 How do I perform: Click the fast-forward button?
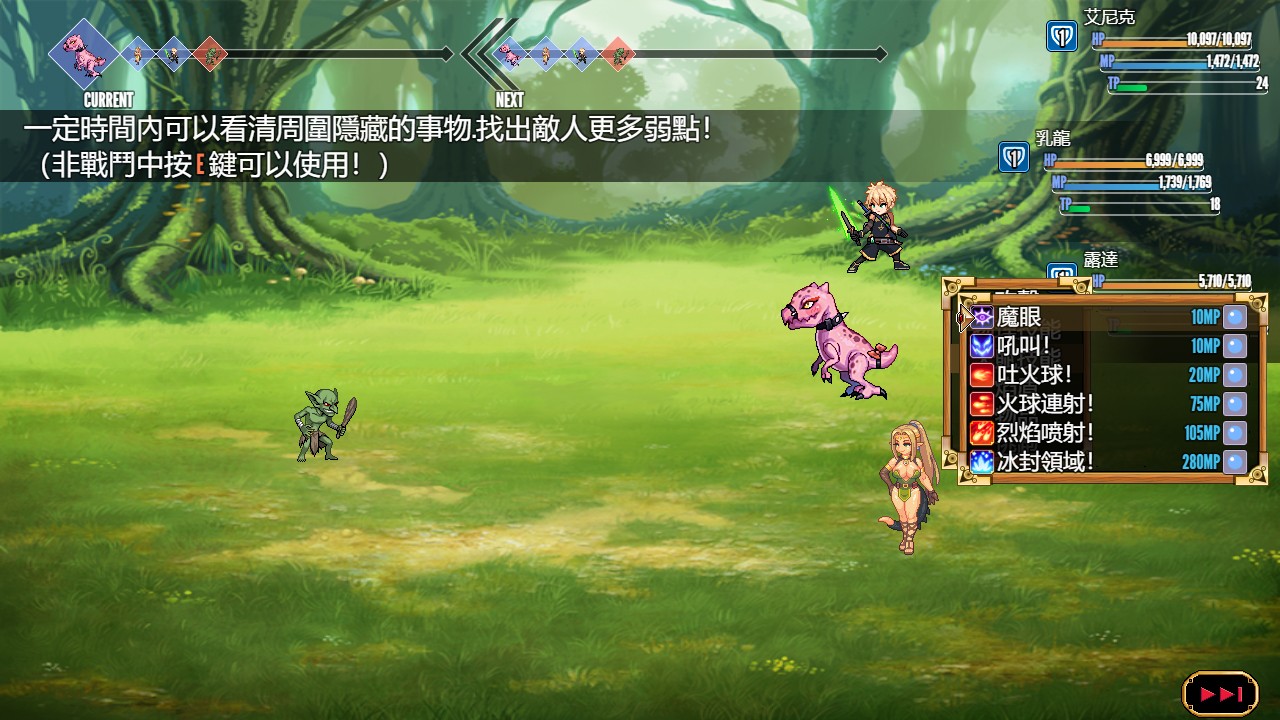(x=1220, y=693)
